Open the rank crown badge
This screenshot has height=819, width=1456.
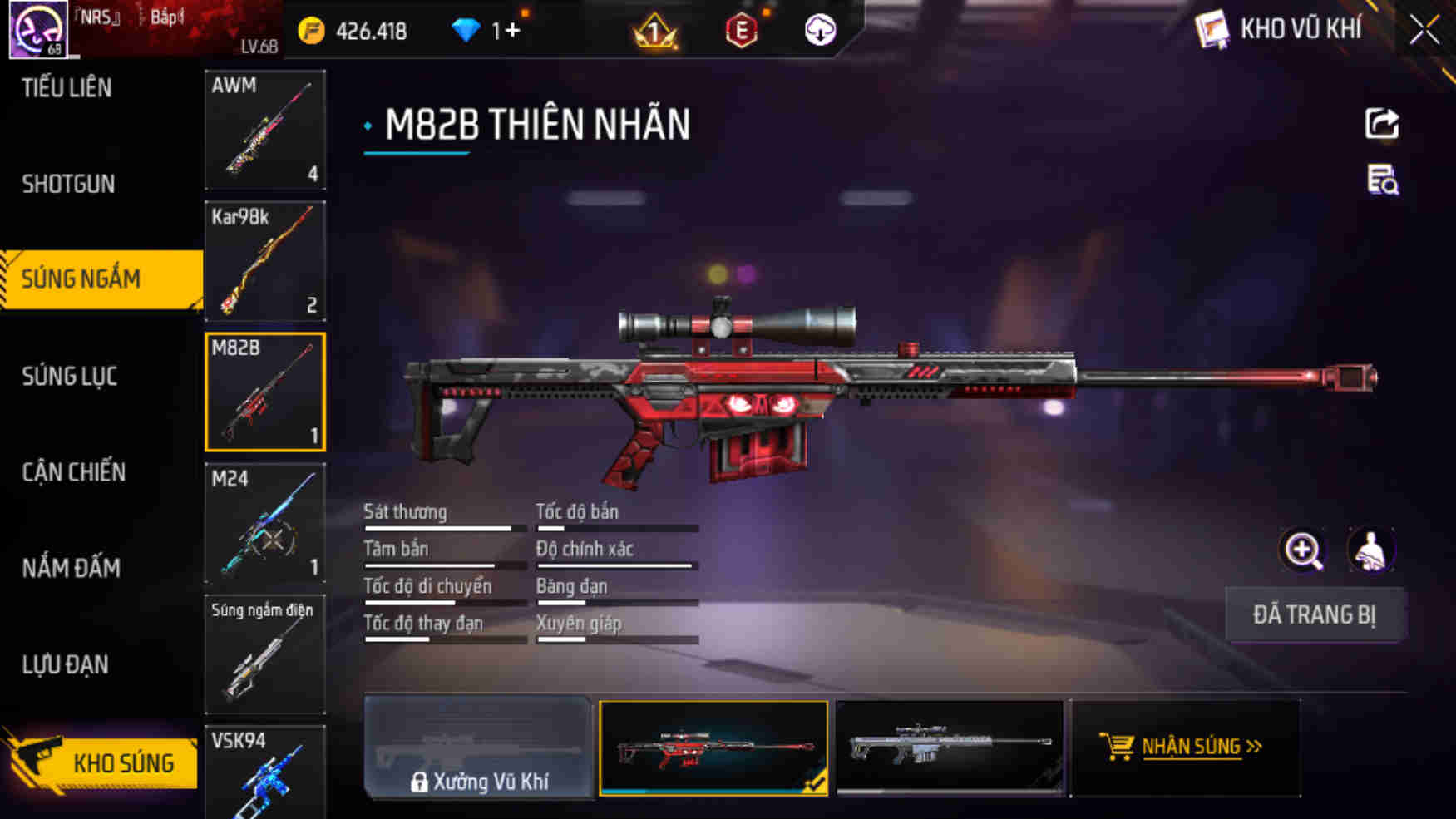tap(654, 32)
